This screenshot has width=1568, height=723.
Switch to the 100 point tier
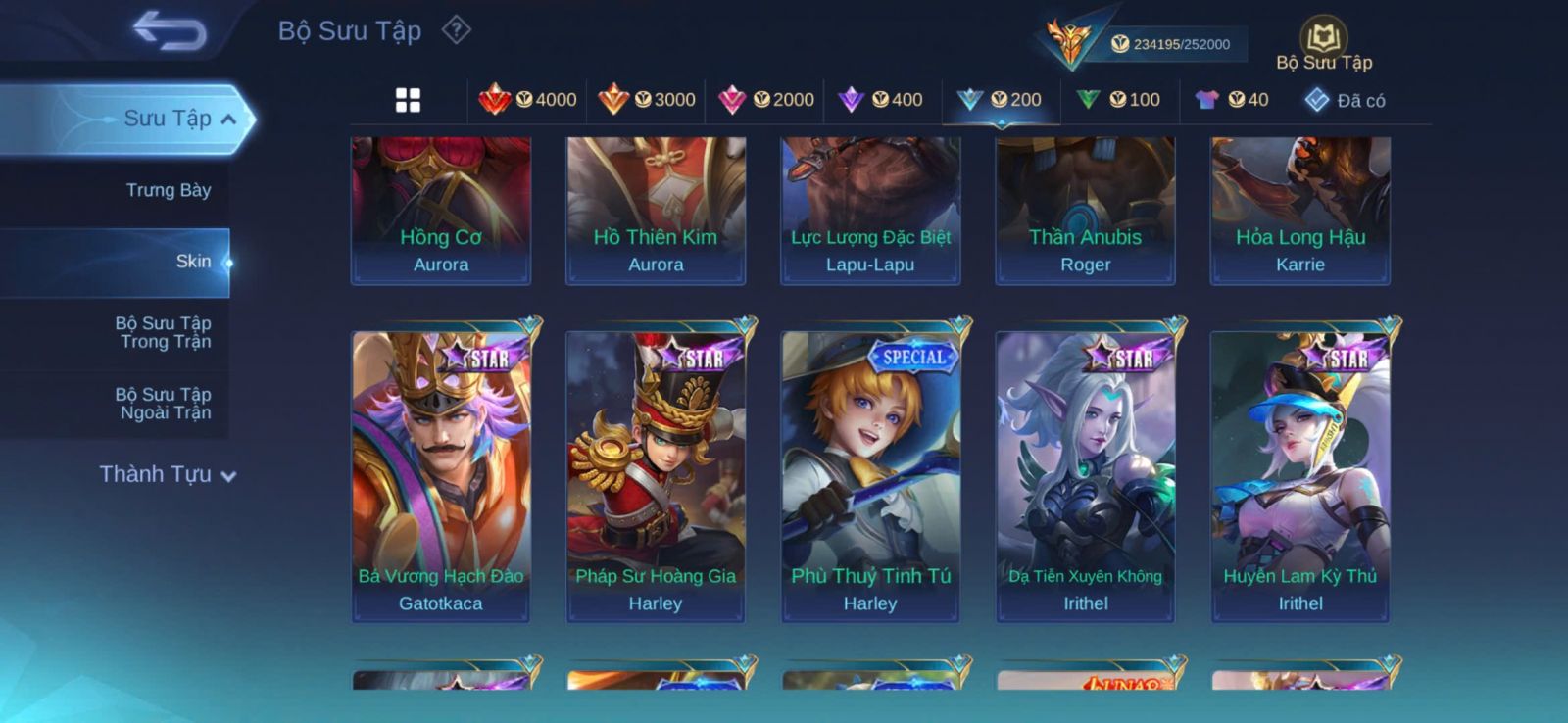point(1118,100)
